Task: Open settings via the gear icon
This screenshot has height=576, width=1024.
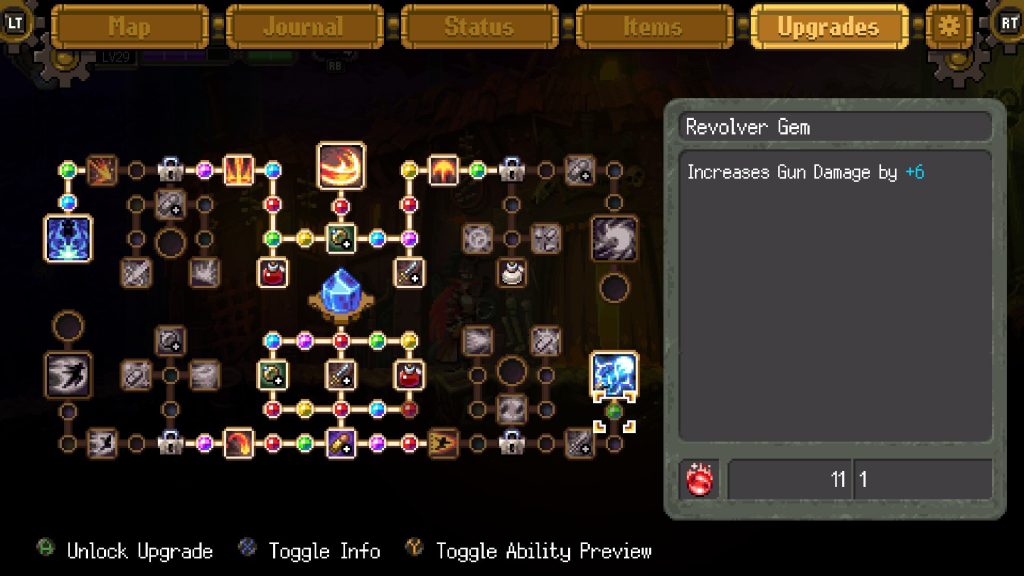Action: point(948,27)
